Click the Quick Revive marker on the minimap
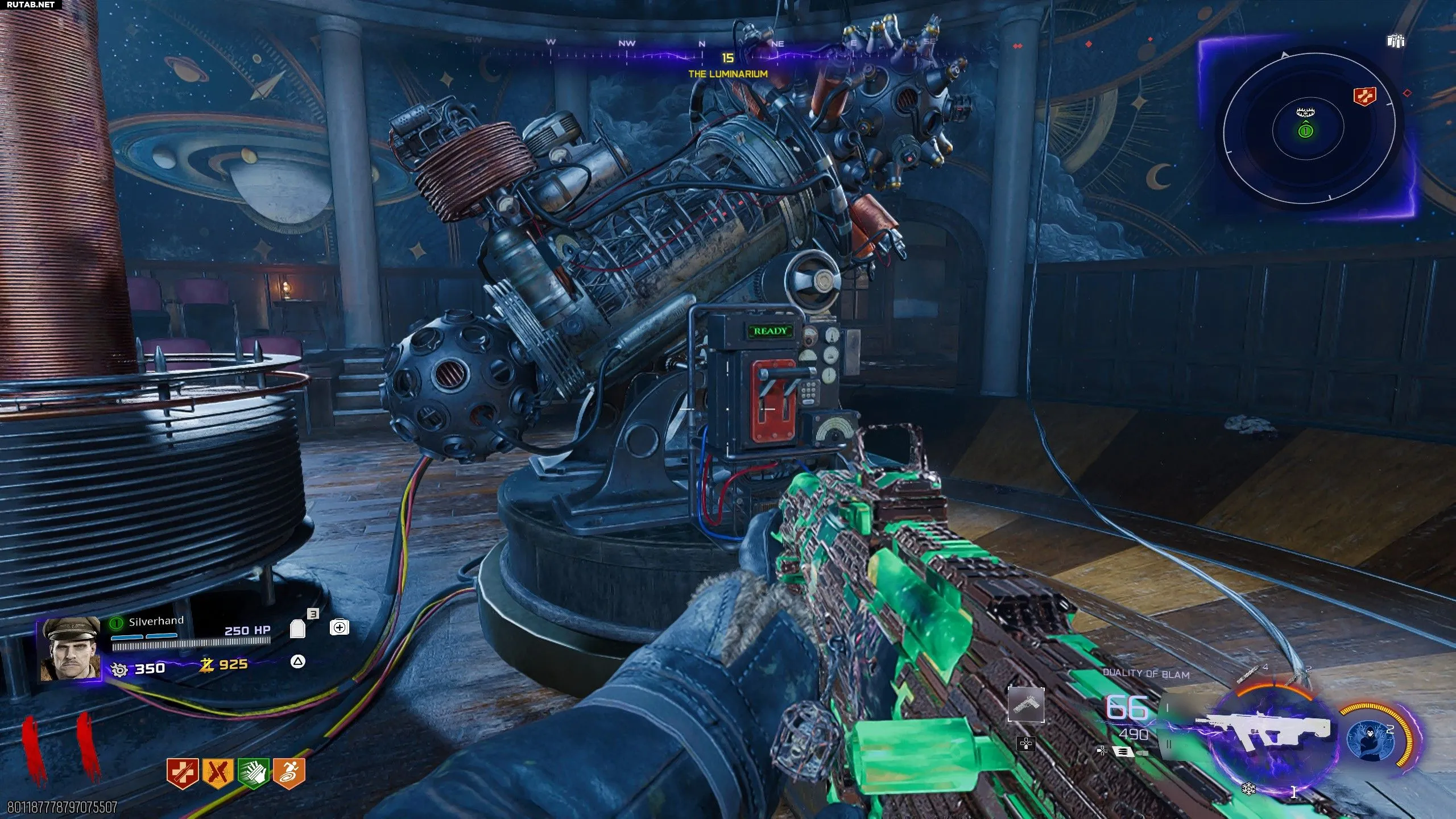This screenshot has height=819, width=1456. tap(1365, 96)
